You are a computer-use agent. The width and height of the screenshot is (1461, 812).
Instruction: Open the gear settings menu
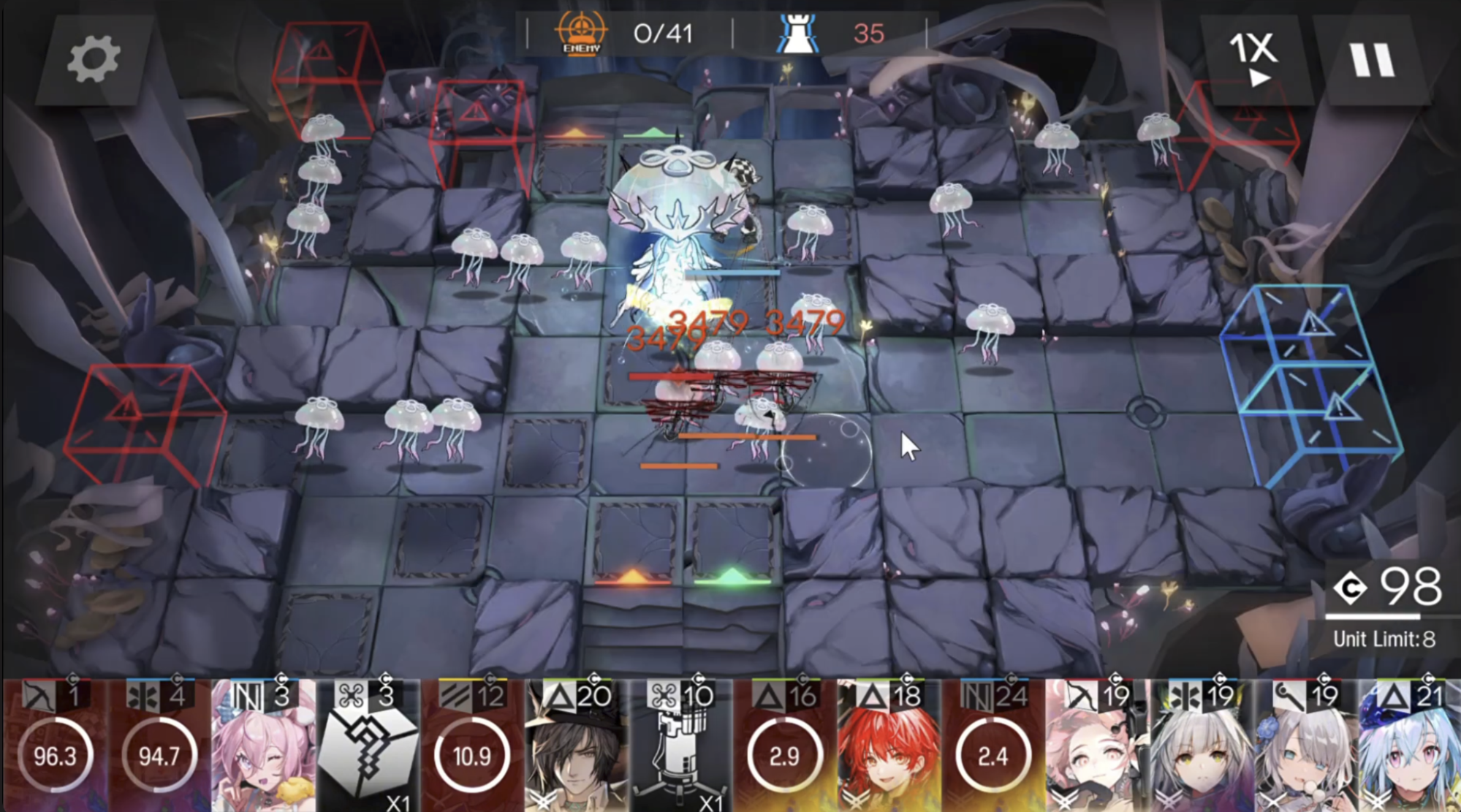tap(94, 60)
